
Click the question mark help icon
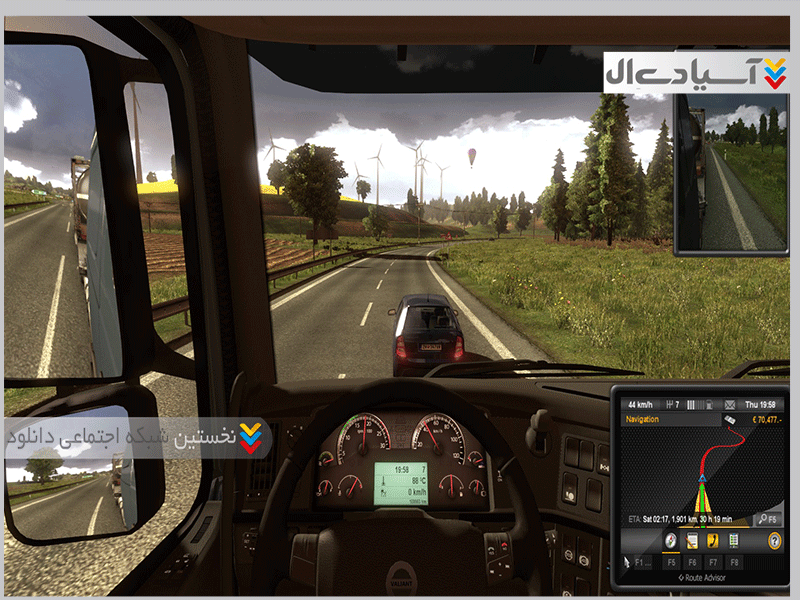pyautogui.click(x=774, y=541)
